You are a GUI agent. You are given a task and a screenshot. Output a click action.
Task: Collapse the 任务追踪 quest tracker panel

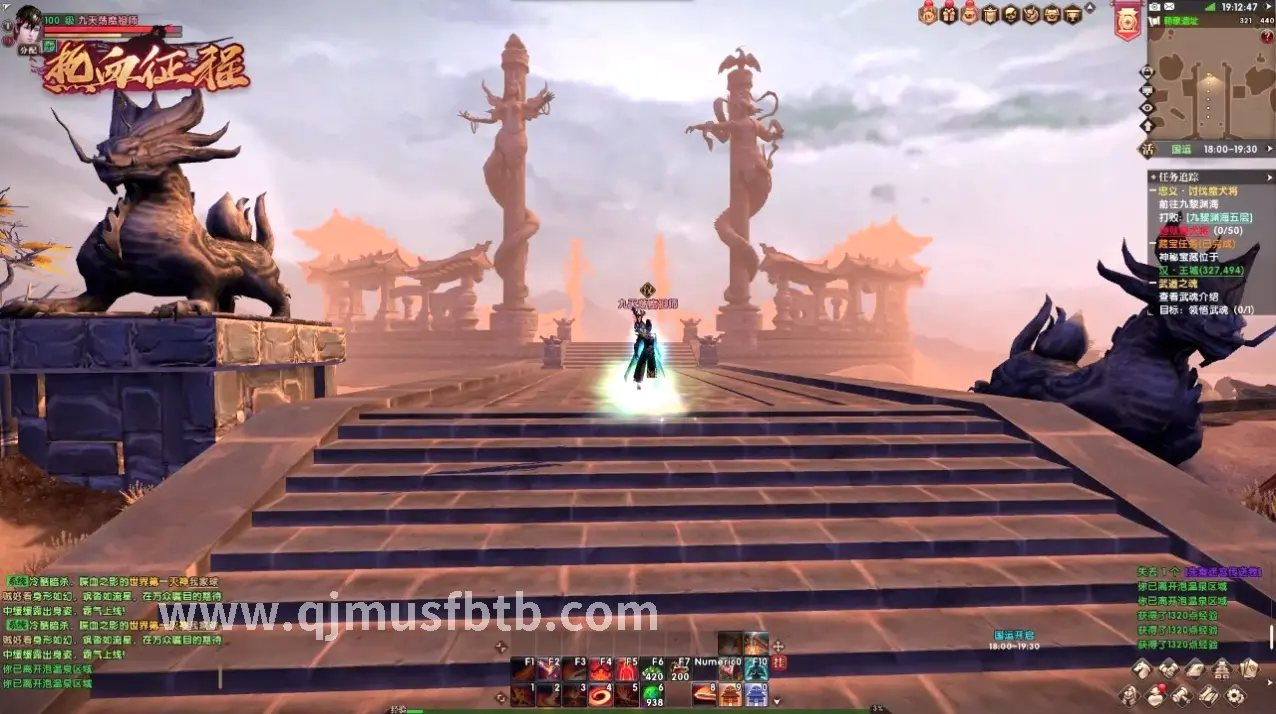click(1154, 177)
